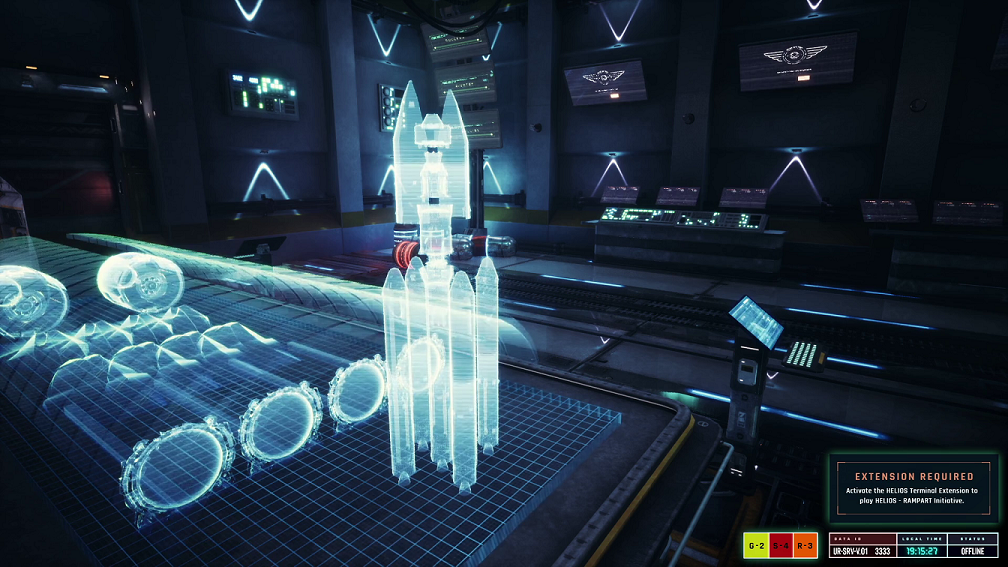Image resolution: width=1008 pixels, height=567 pixels.
Task: Select the yellow G-2 indicator
Action: (x=756, y=546)
